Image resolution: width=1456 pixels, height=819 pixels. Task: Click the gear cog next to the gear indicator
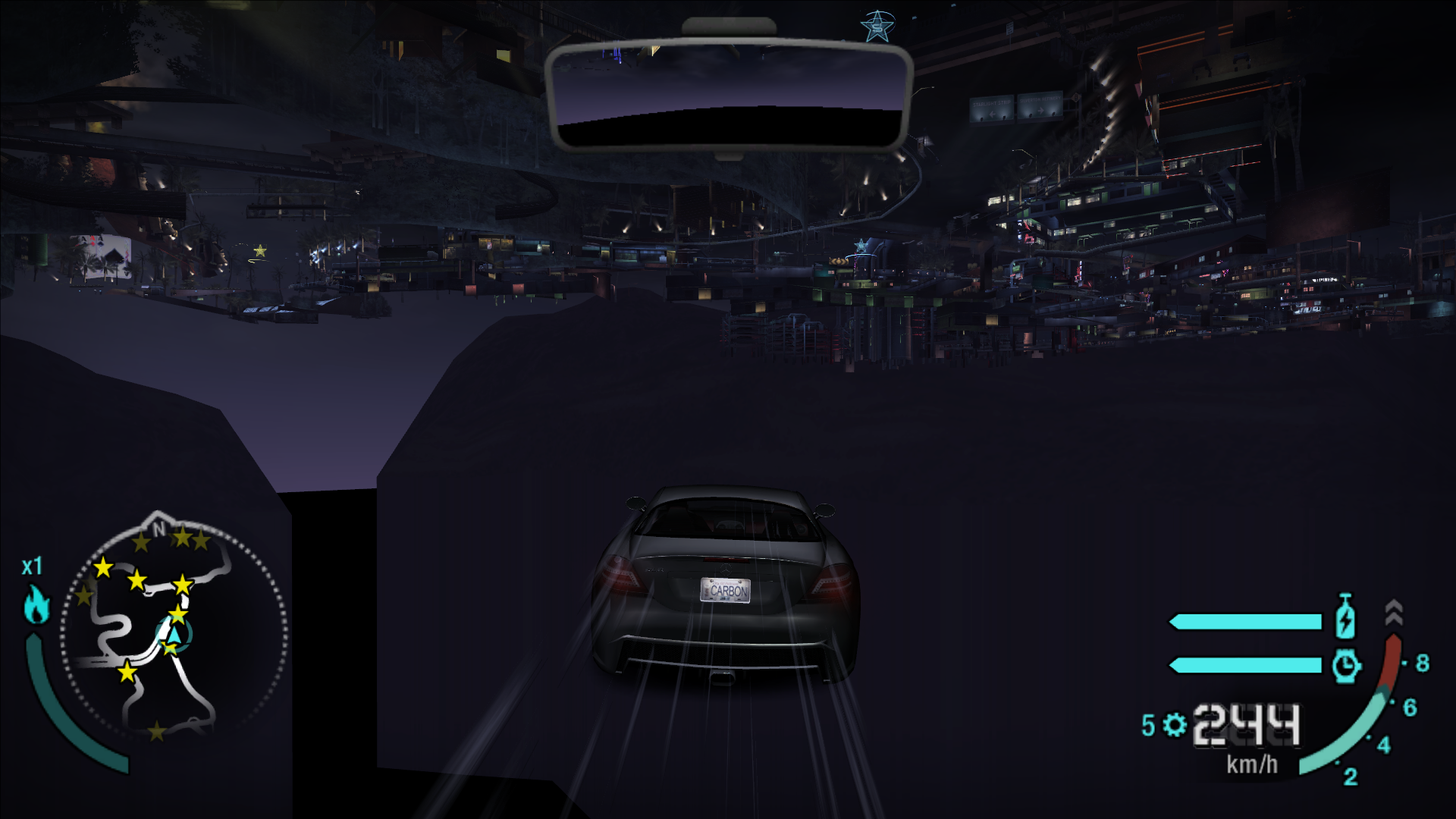point(1175,726)
